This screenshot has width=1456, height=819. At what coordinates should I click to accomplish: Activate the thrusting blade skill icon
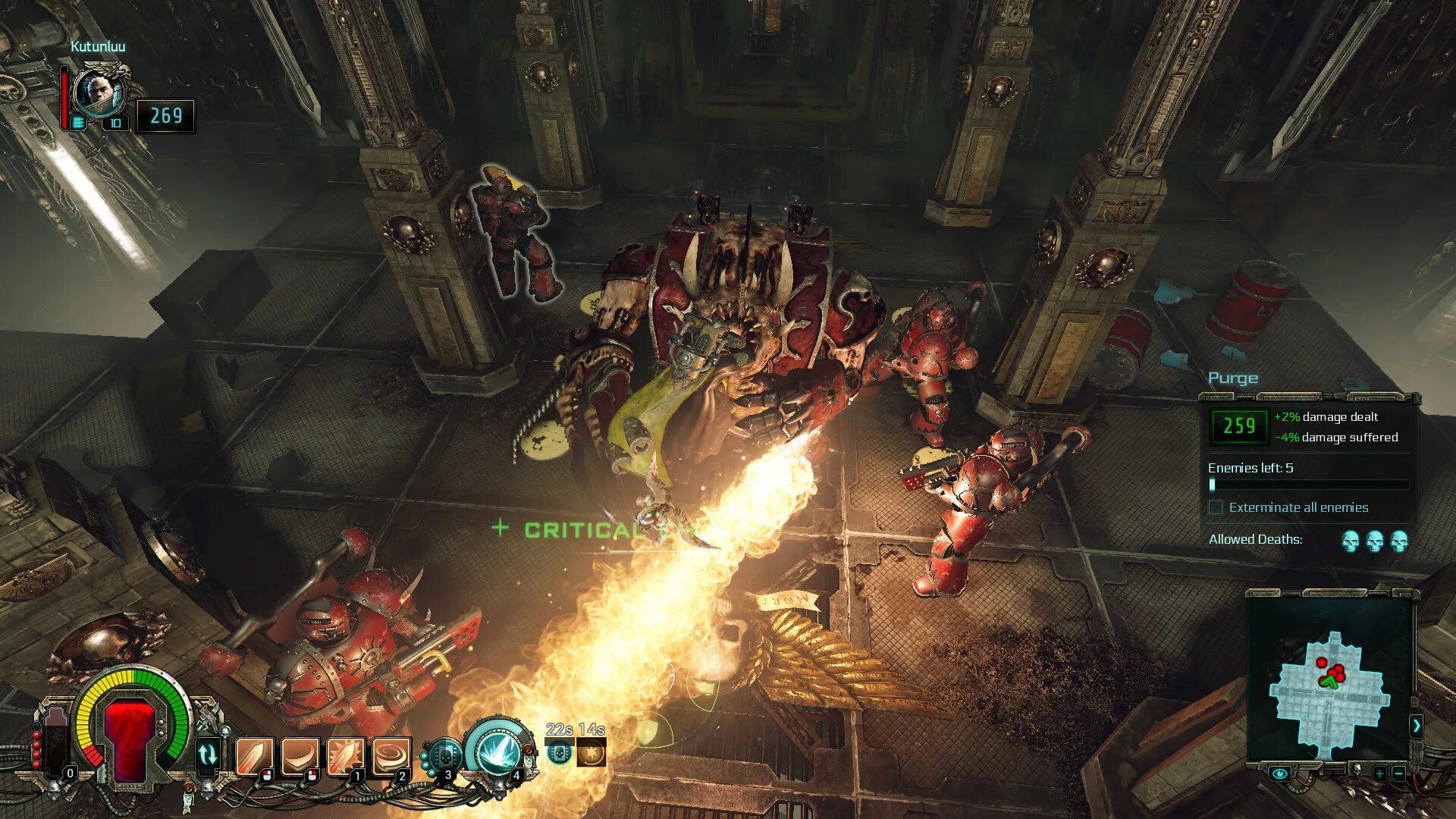[255, 756]
